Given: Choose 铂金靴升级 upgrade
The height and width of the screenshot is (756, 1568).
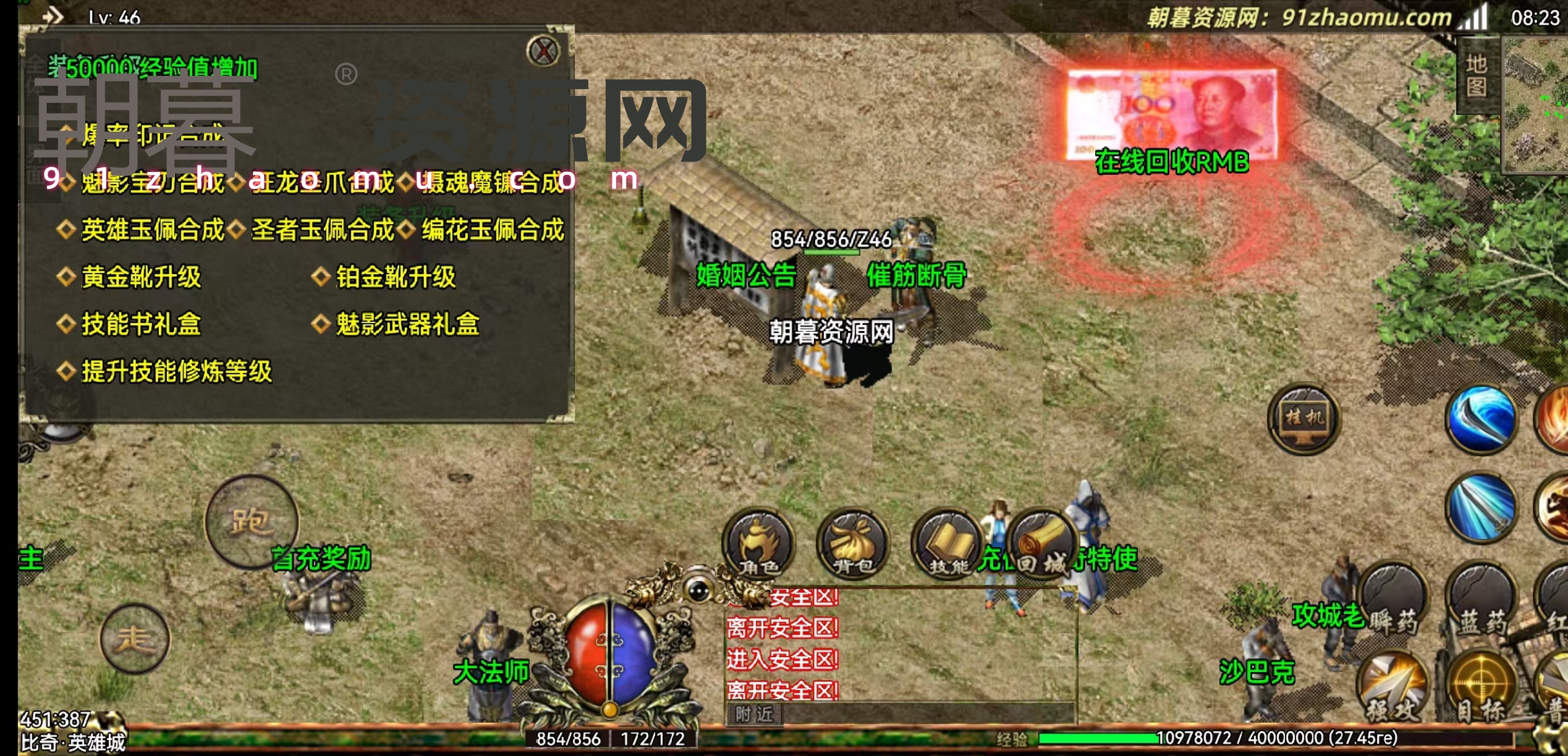Looking at the screenshot, I should click(x=395, y=277).
